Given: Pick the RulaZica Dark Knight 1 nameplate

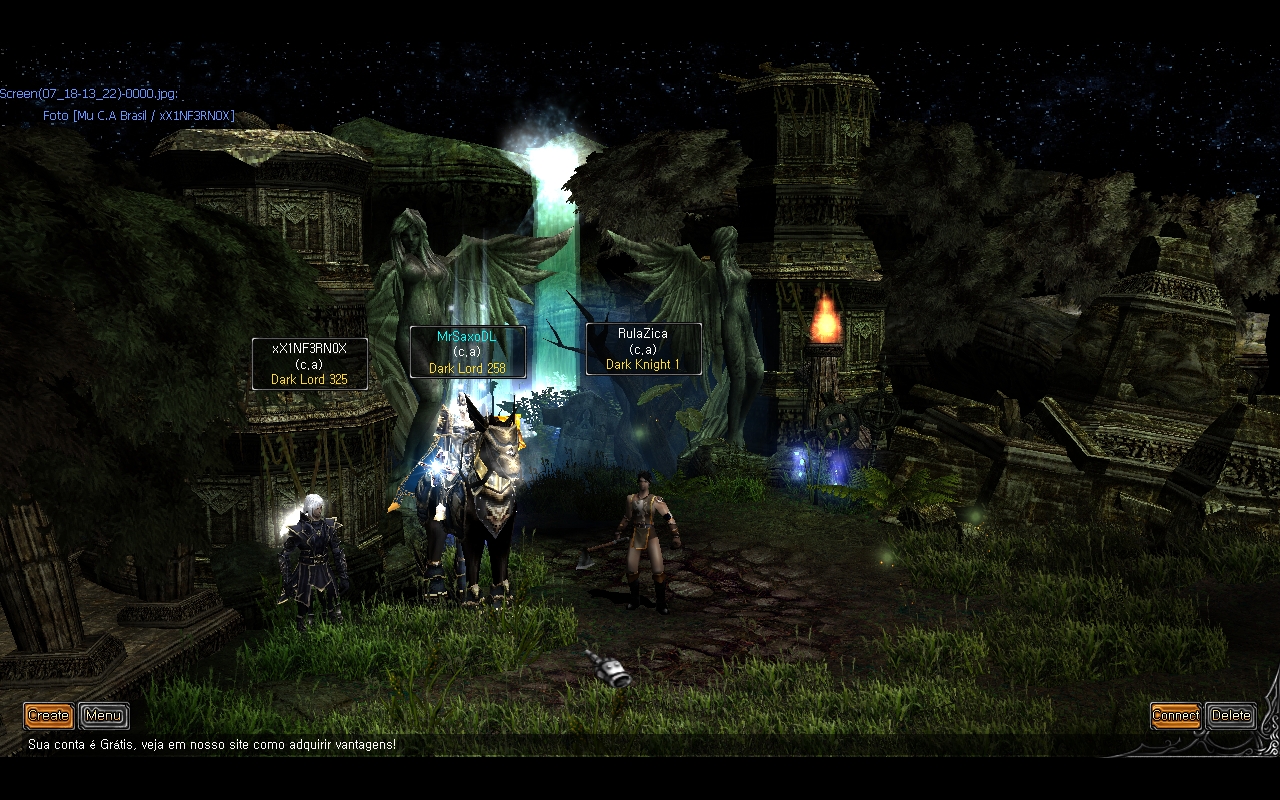Looking at the screenshot, I should [643, 349].
